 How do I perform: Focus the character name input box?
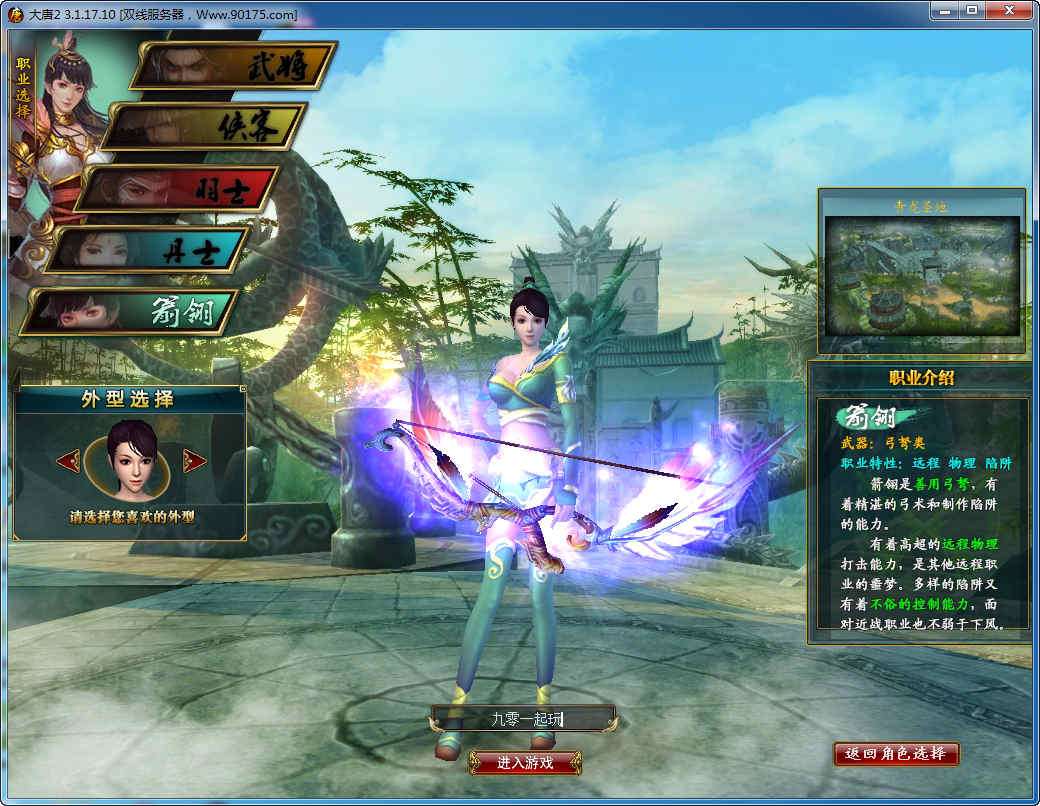523,718
